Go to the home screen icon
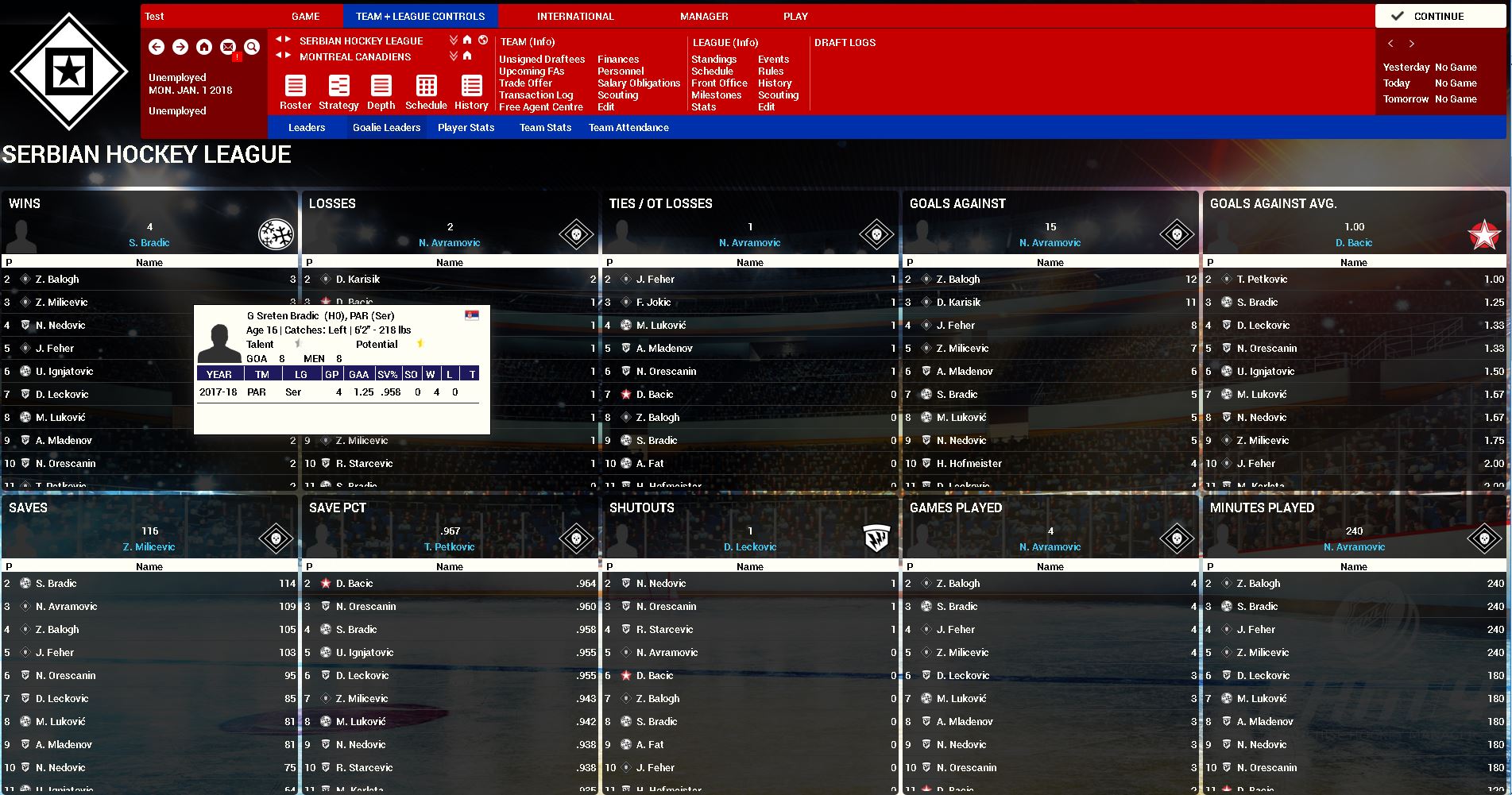 coord(204,47)
